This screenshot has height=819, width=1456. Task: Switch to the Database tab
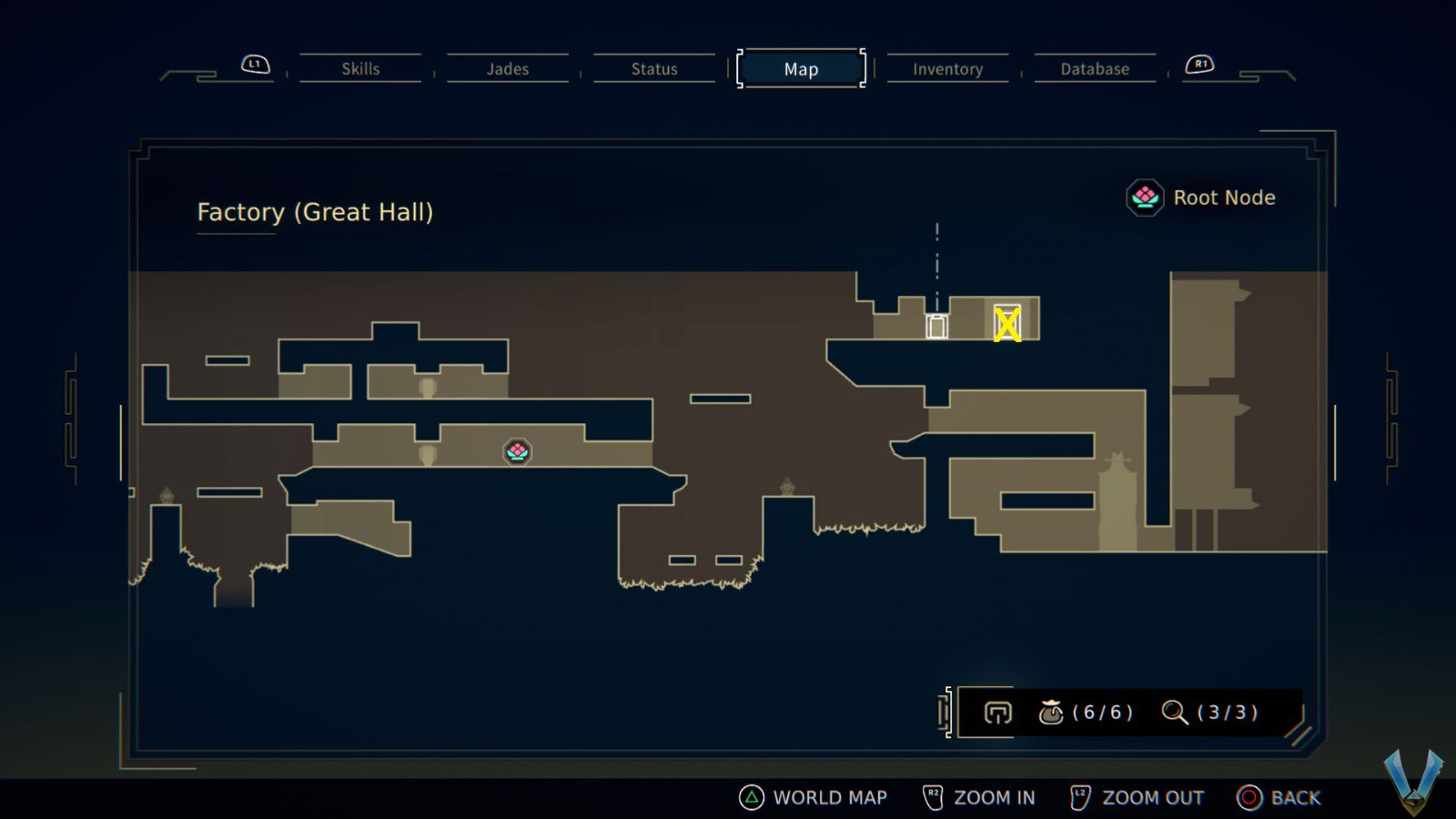[1095, 68]
